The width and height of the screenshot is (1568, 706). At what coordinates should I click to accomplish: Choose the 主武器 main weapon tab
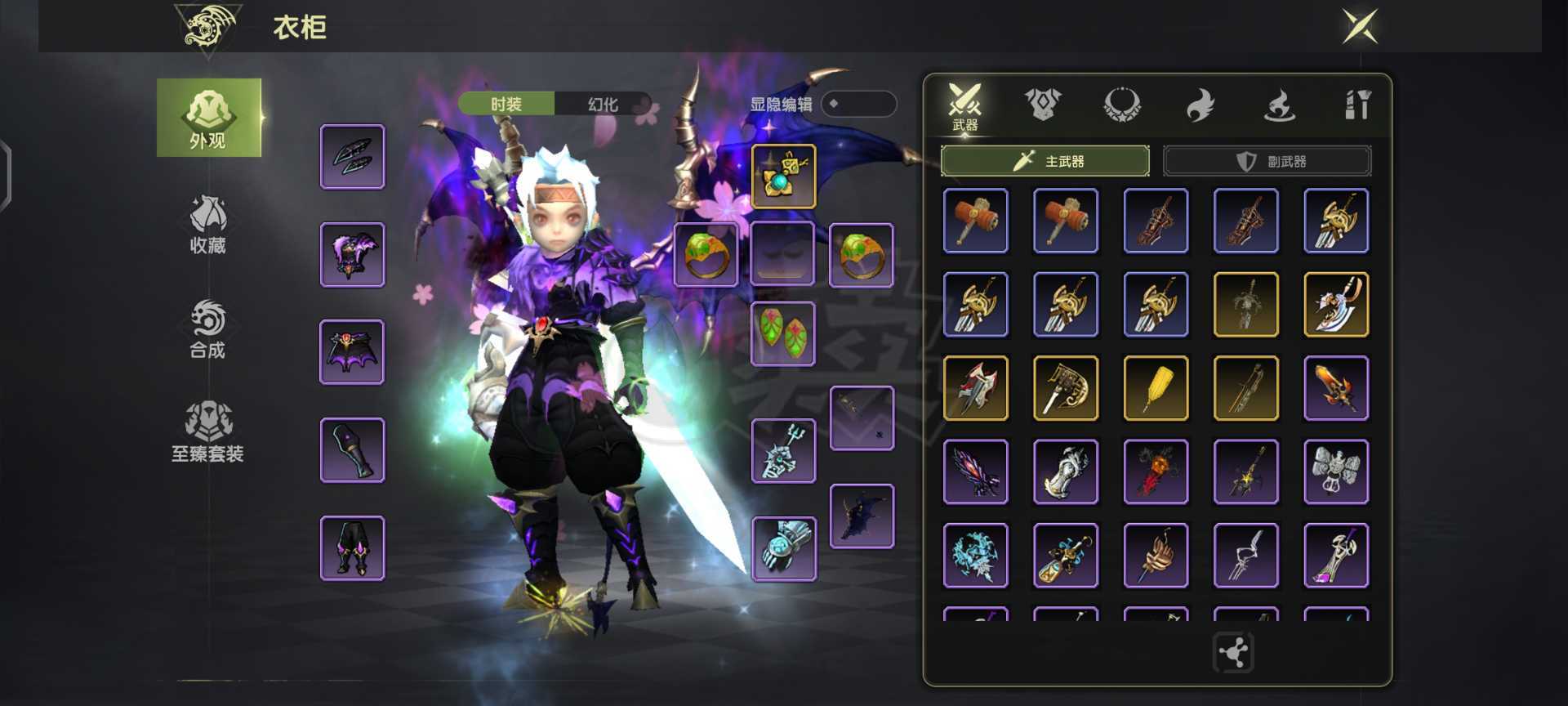coord(1045,161)
